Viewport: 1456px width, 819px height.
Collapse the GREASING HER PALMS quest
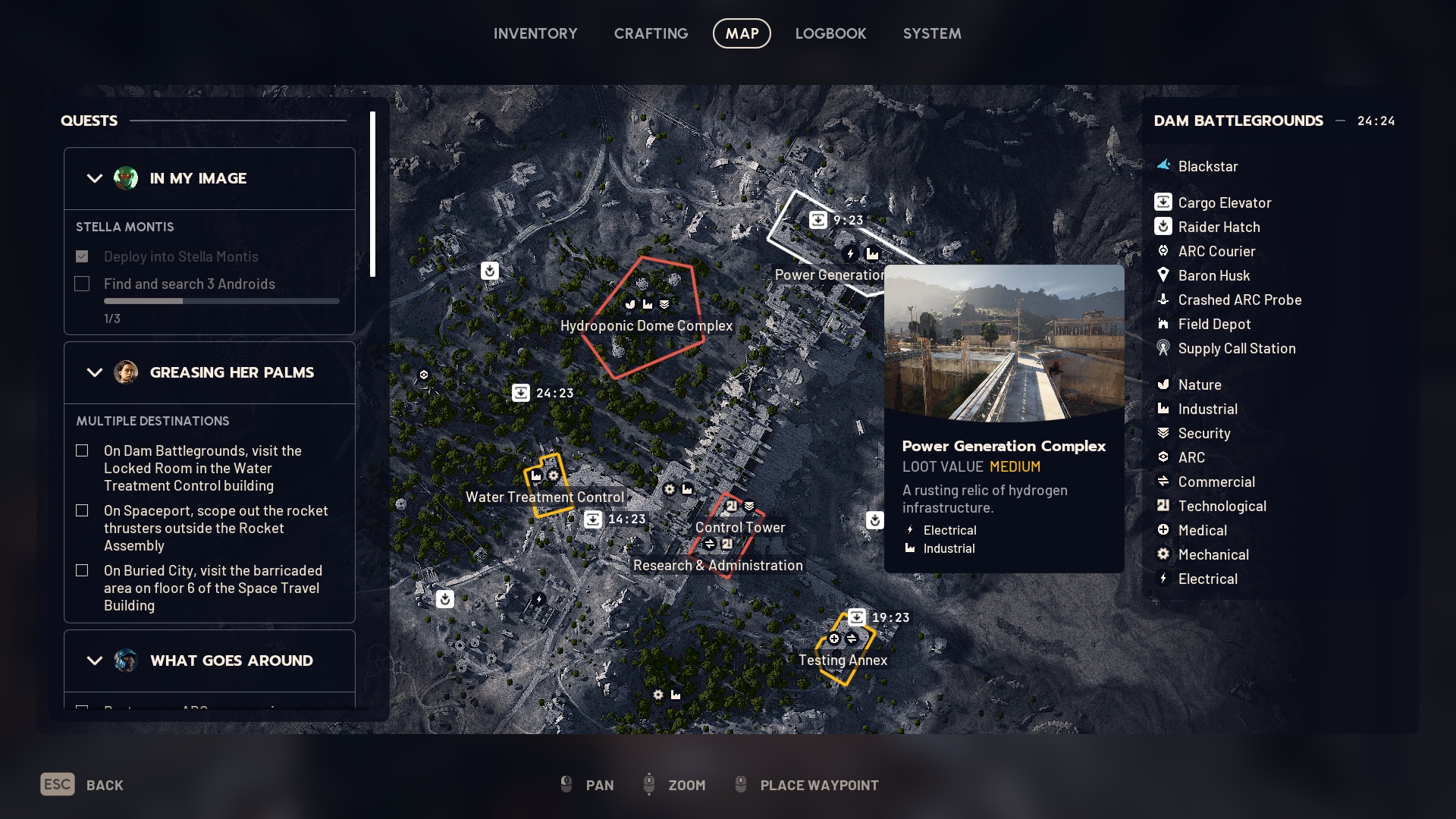94,372
